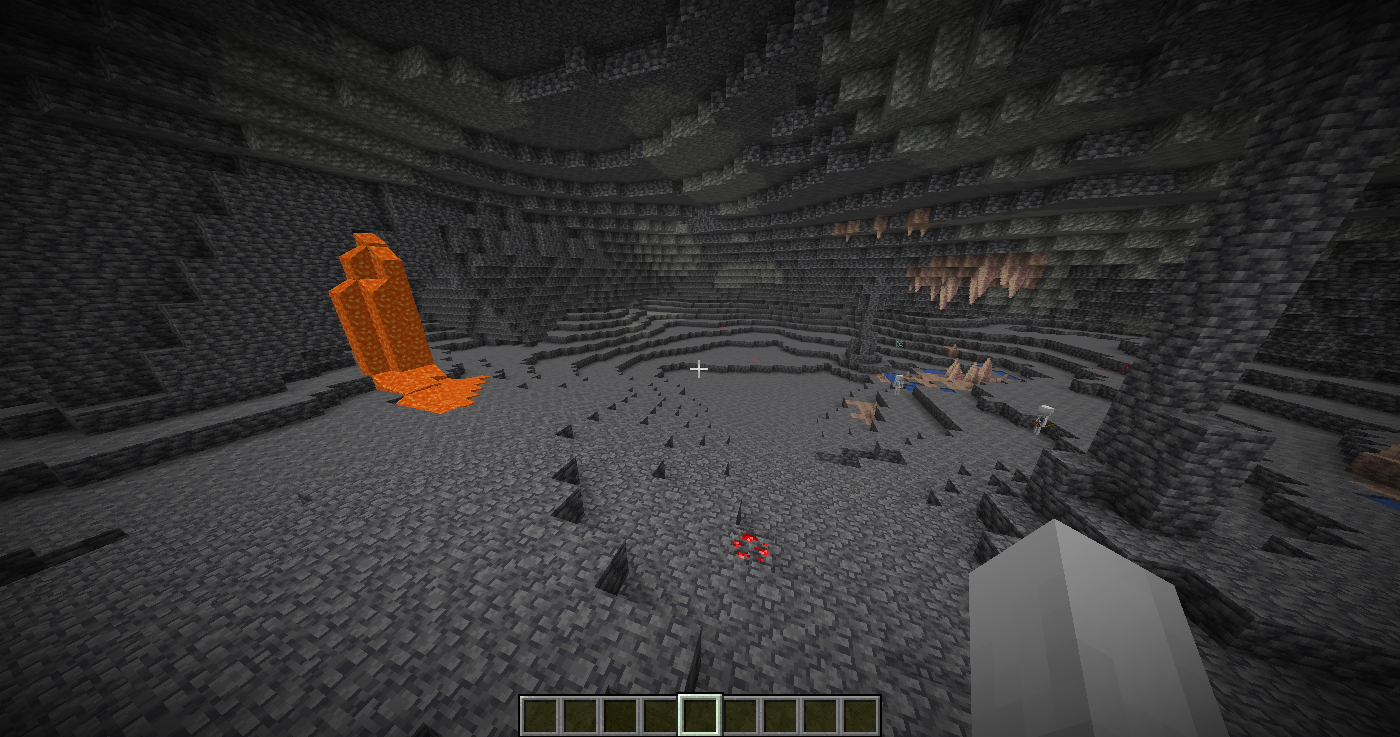Select the highlighted hotbar slot

point(700,715)
